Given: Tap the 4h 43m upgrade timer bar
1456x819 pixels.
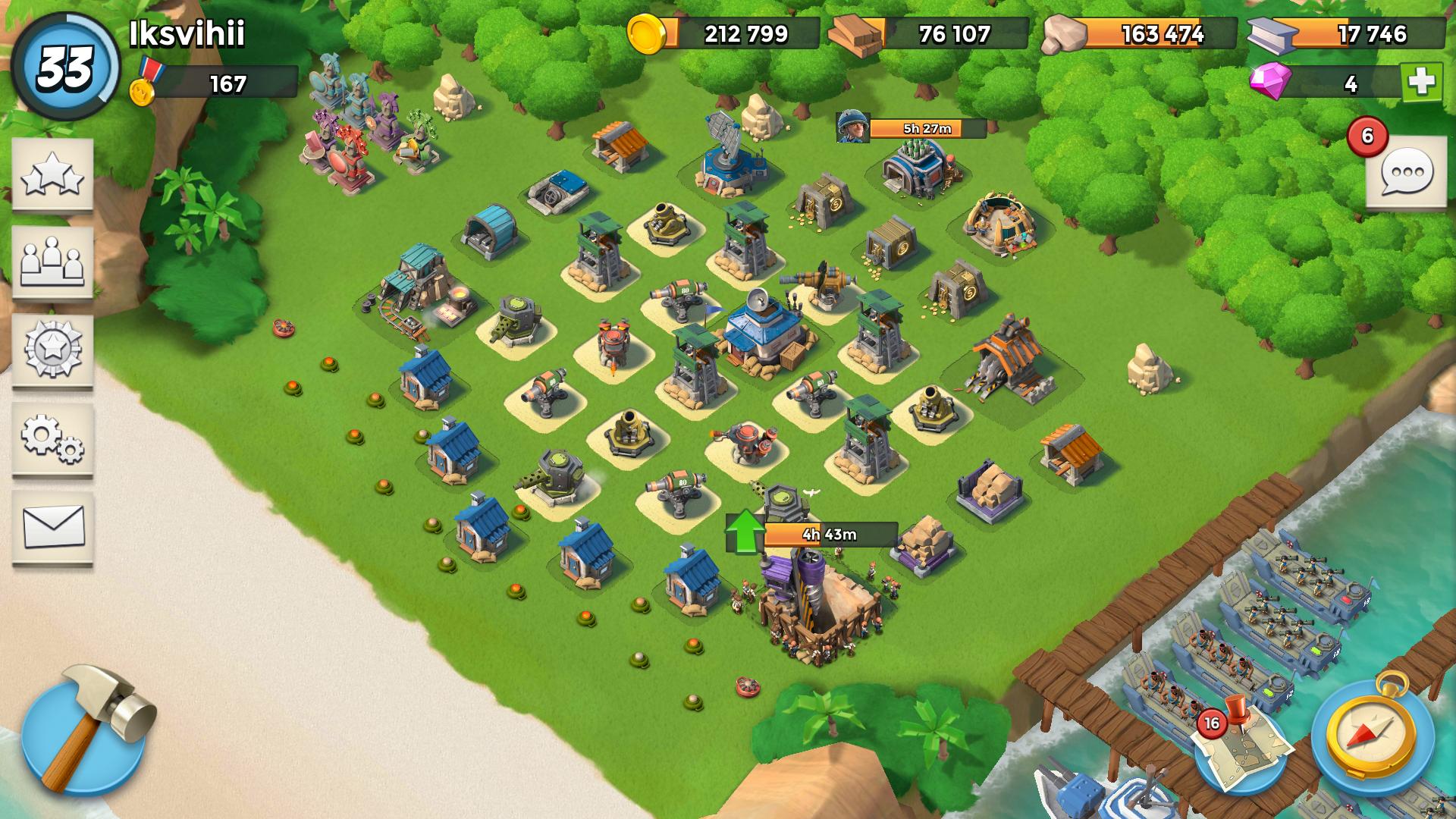Looking at the screenshot, I should pos(830,533).
